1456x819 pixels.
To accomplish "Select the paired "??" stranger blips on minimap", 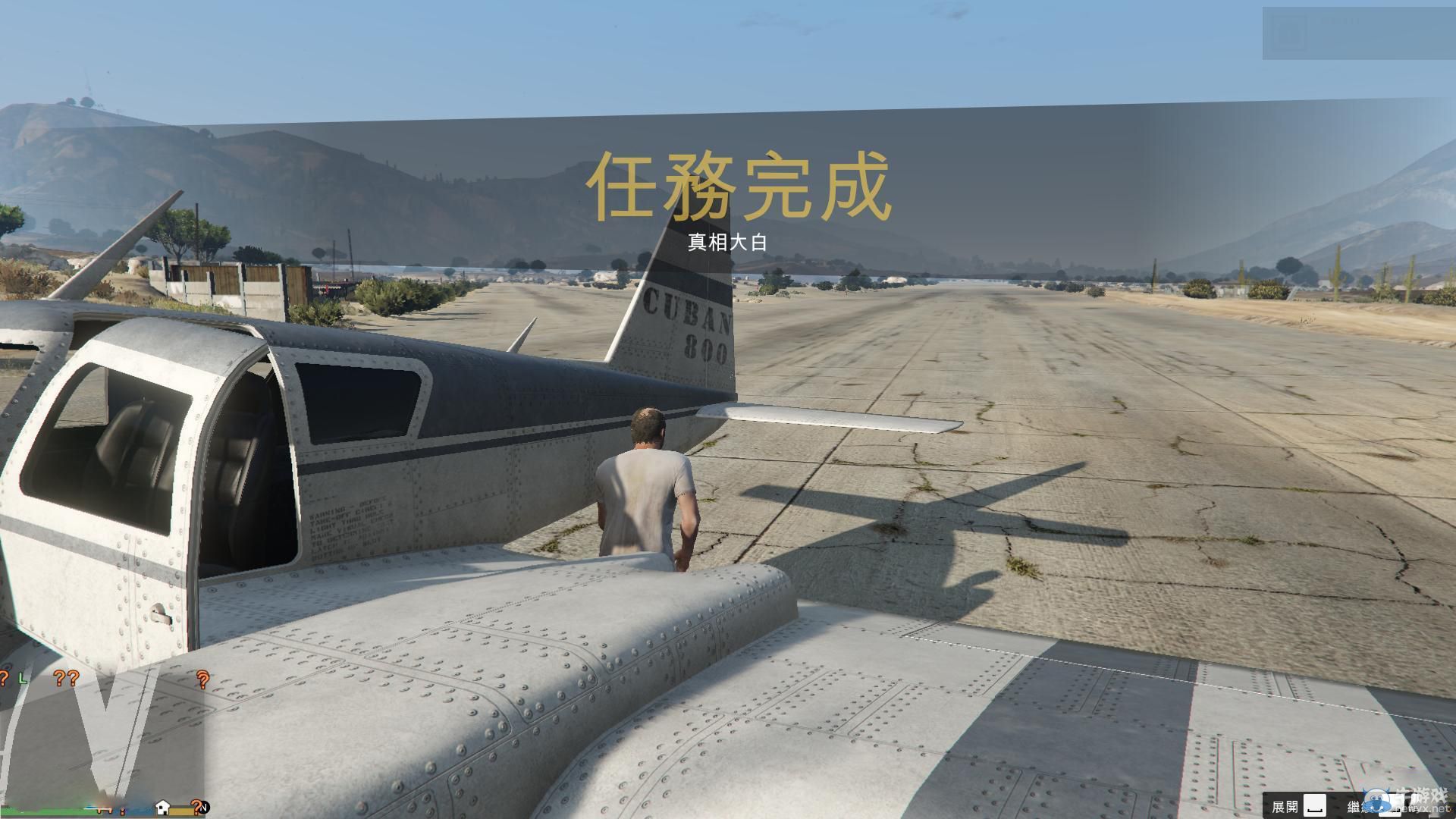I will 67,679.
